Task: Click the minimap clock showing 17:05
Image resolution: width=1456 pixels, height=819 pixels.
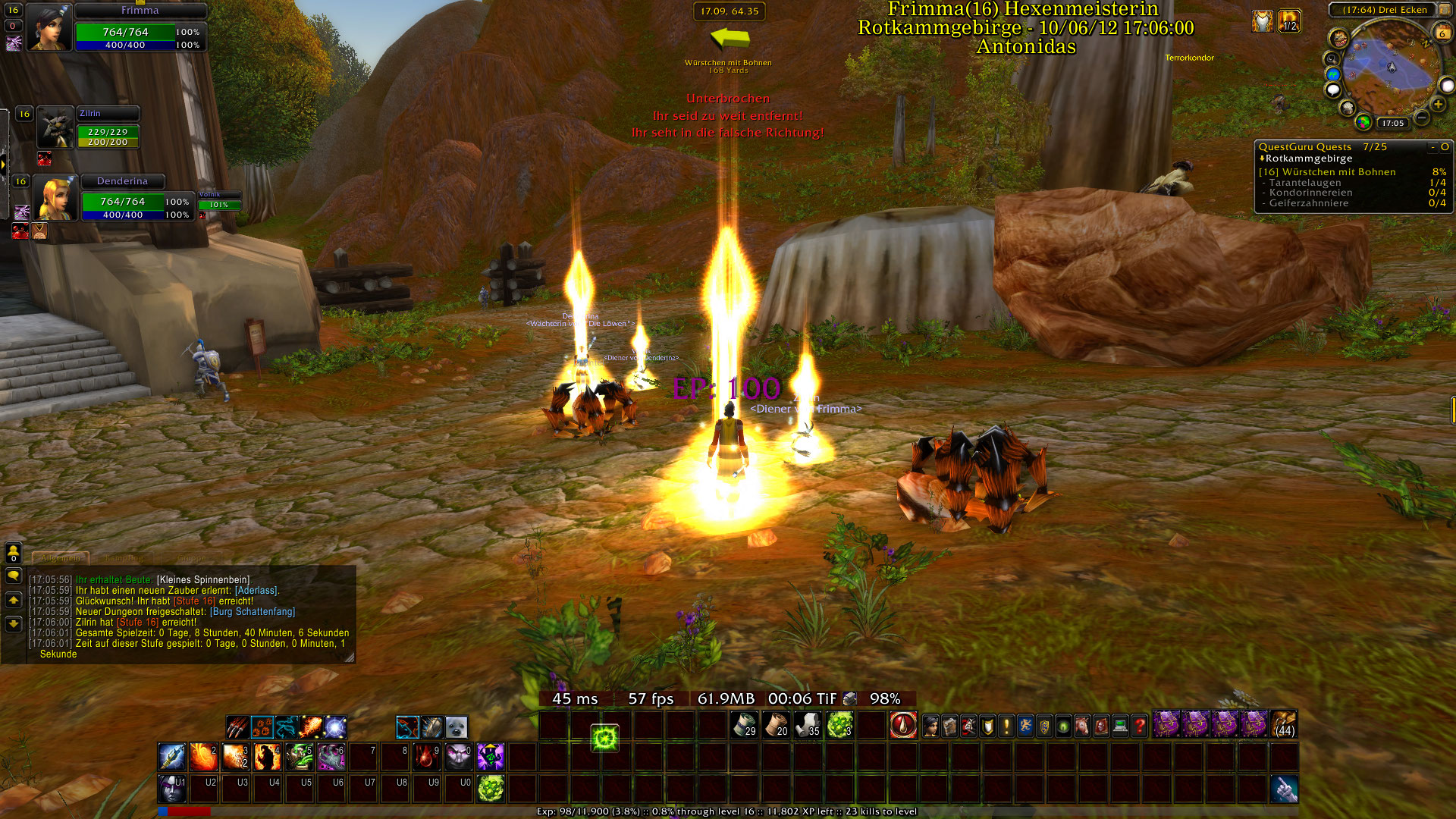Action: (x=1392, y=123)
